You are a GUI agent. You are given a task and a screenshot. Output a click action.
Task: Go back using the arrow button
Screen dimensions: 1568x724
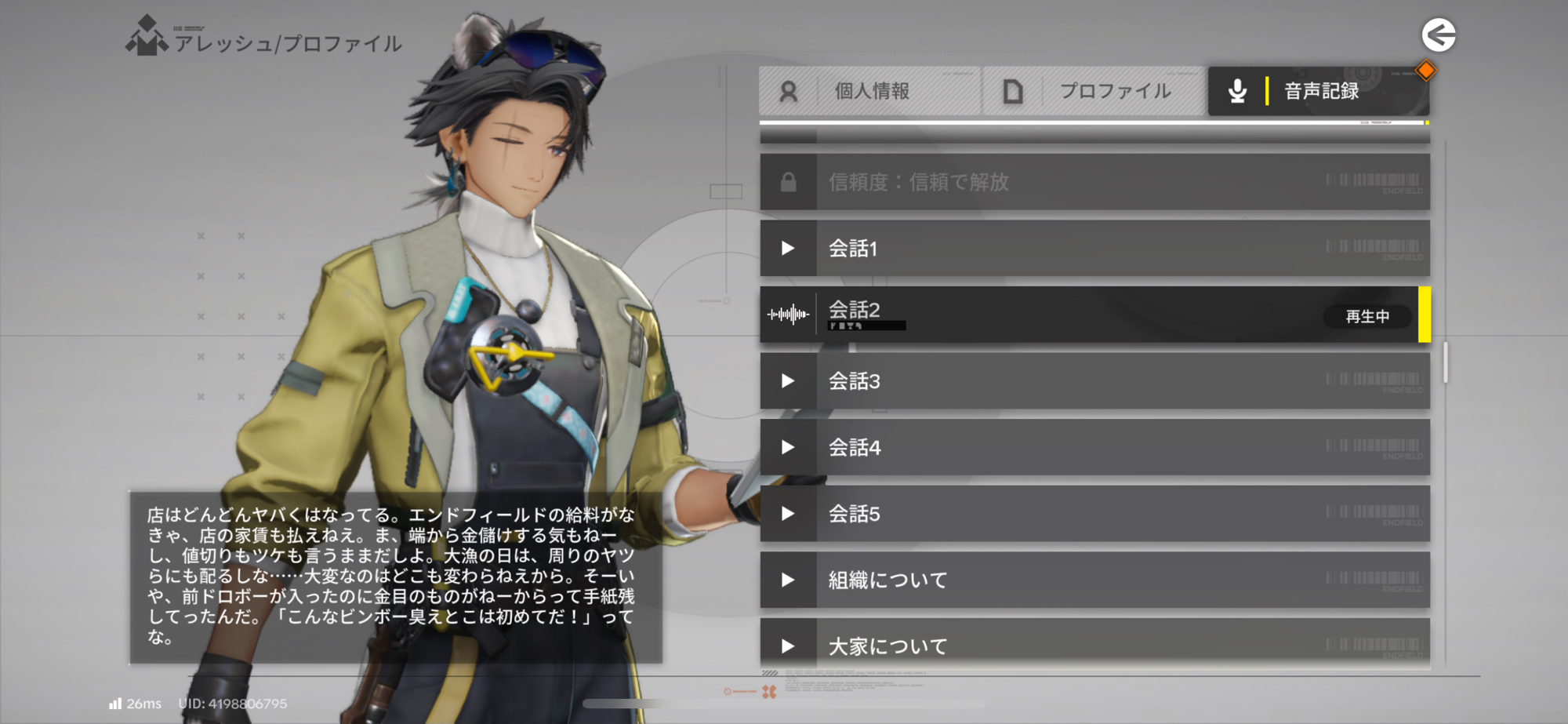tap(1439, 35)
